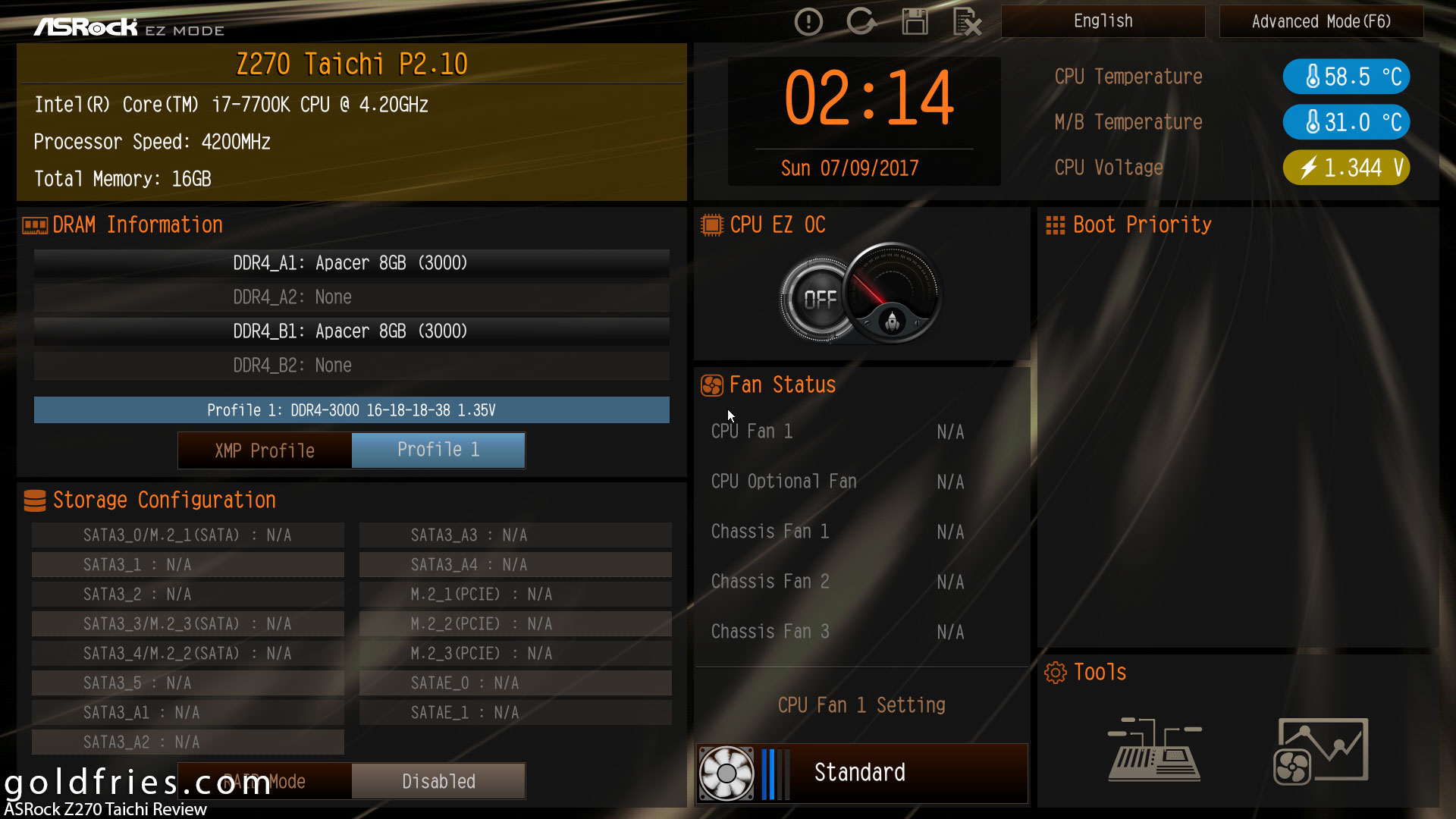Click the exclamation mark info icon
The width and height of the screenshot is (1456, 819).
pos(808,21)
